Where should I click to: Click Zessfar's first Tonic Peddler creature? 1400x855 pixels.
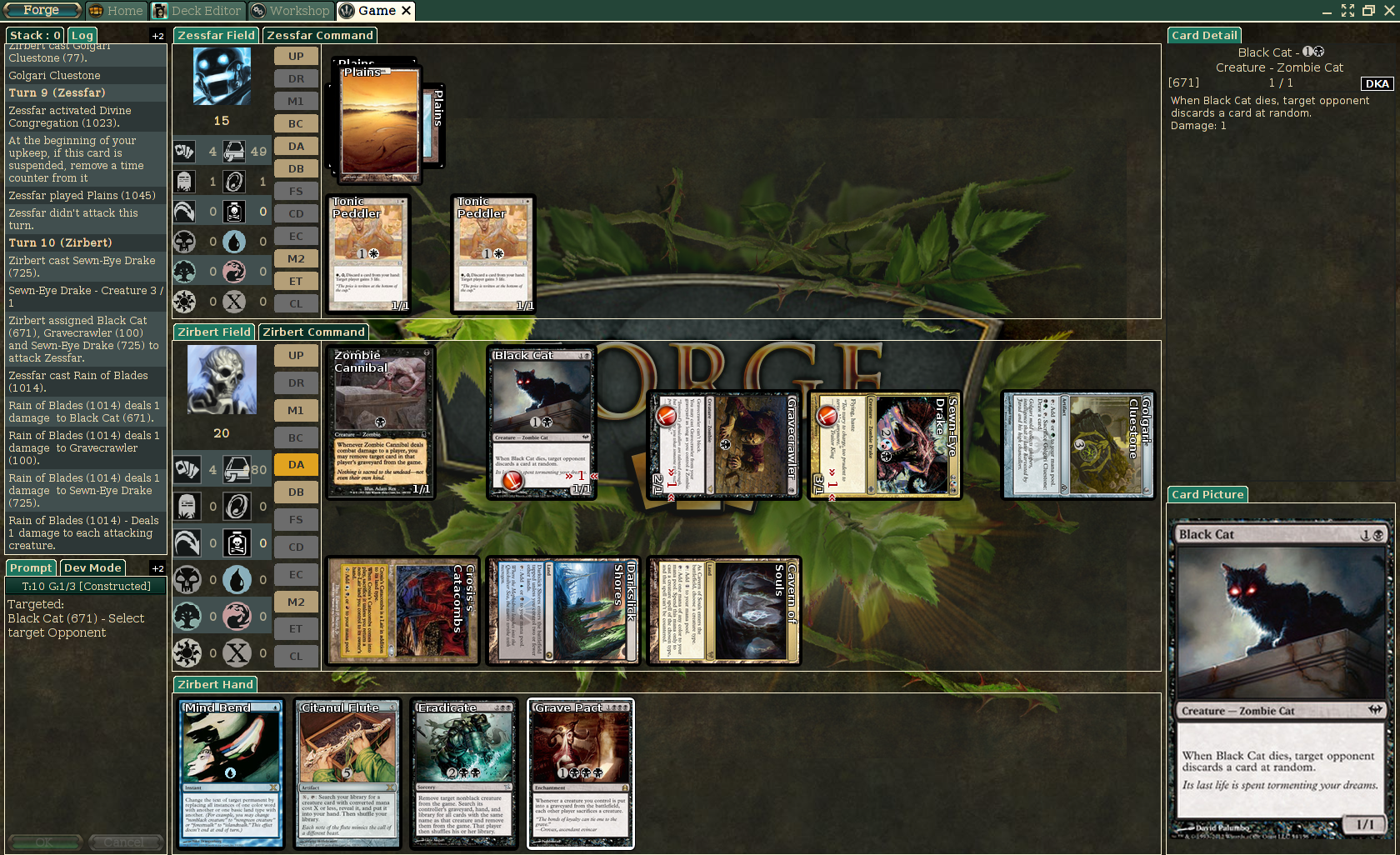[x=367, y=254]
